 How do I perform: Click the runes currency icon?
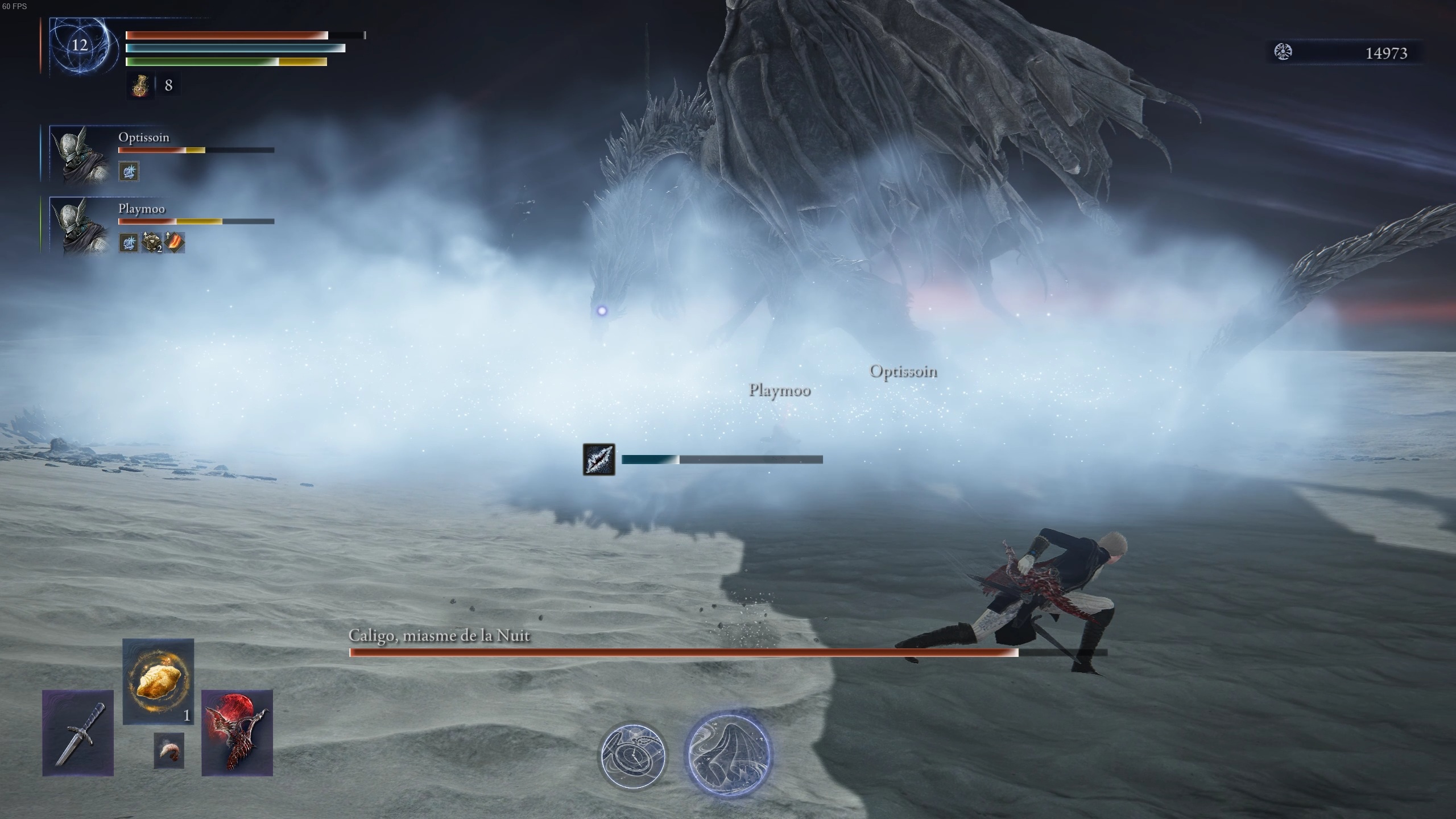click(1283, 52)
